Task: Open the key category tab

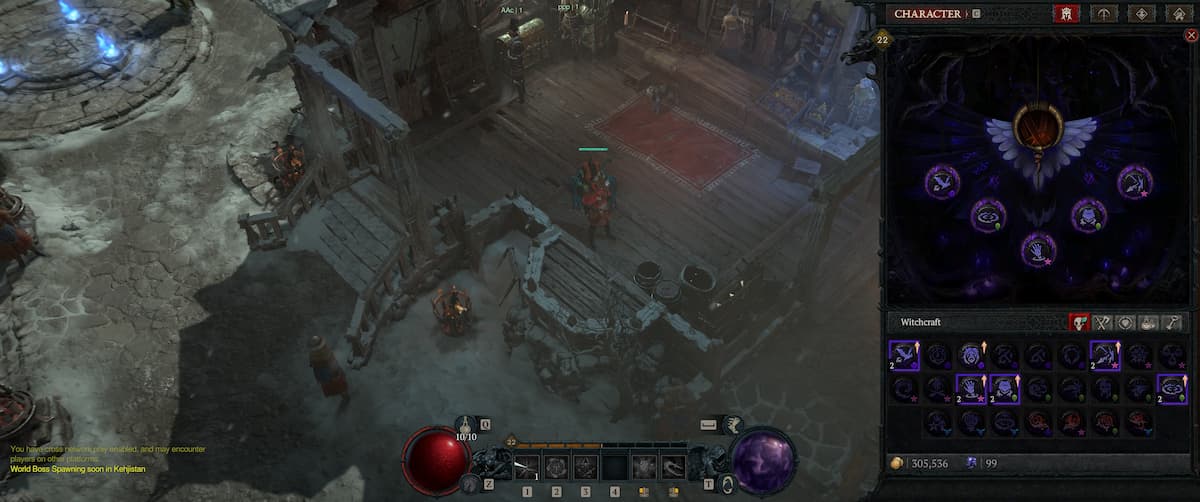Action: (1172, 322)
